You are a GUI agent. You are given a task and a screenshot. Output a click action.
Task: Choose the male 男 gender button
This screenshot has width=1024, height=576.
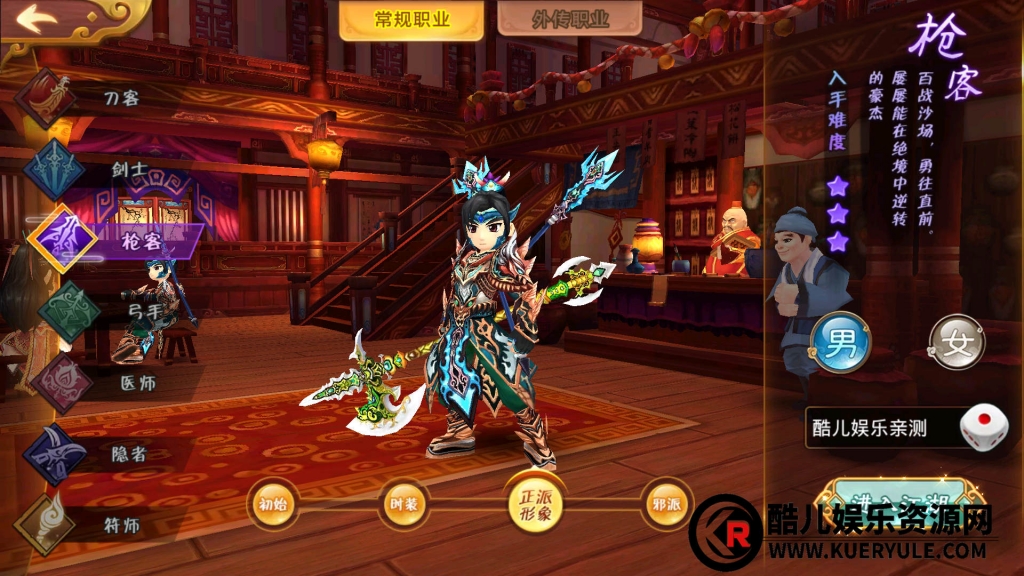point(840,342)
